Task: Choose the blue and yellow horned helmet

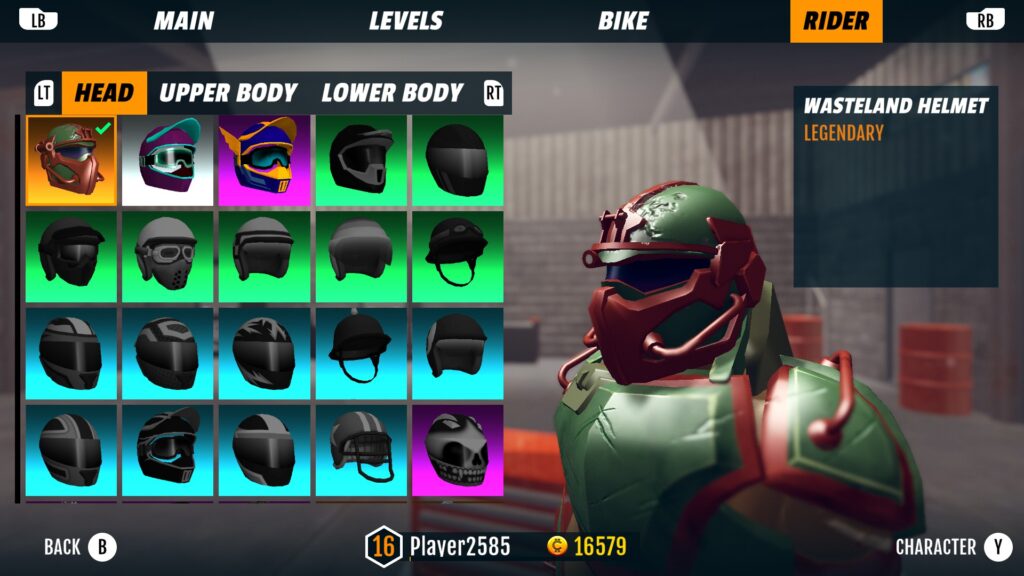Action: pyautogui.click(x=264, y=160)
